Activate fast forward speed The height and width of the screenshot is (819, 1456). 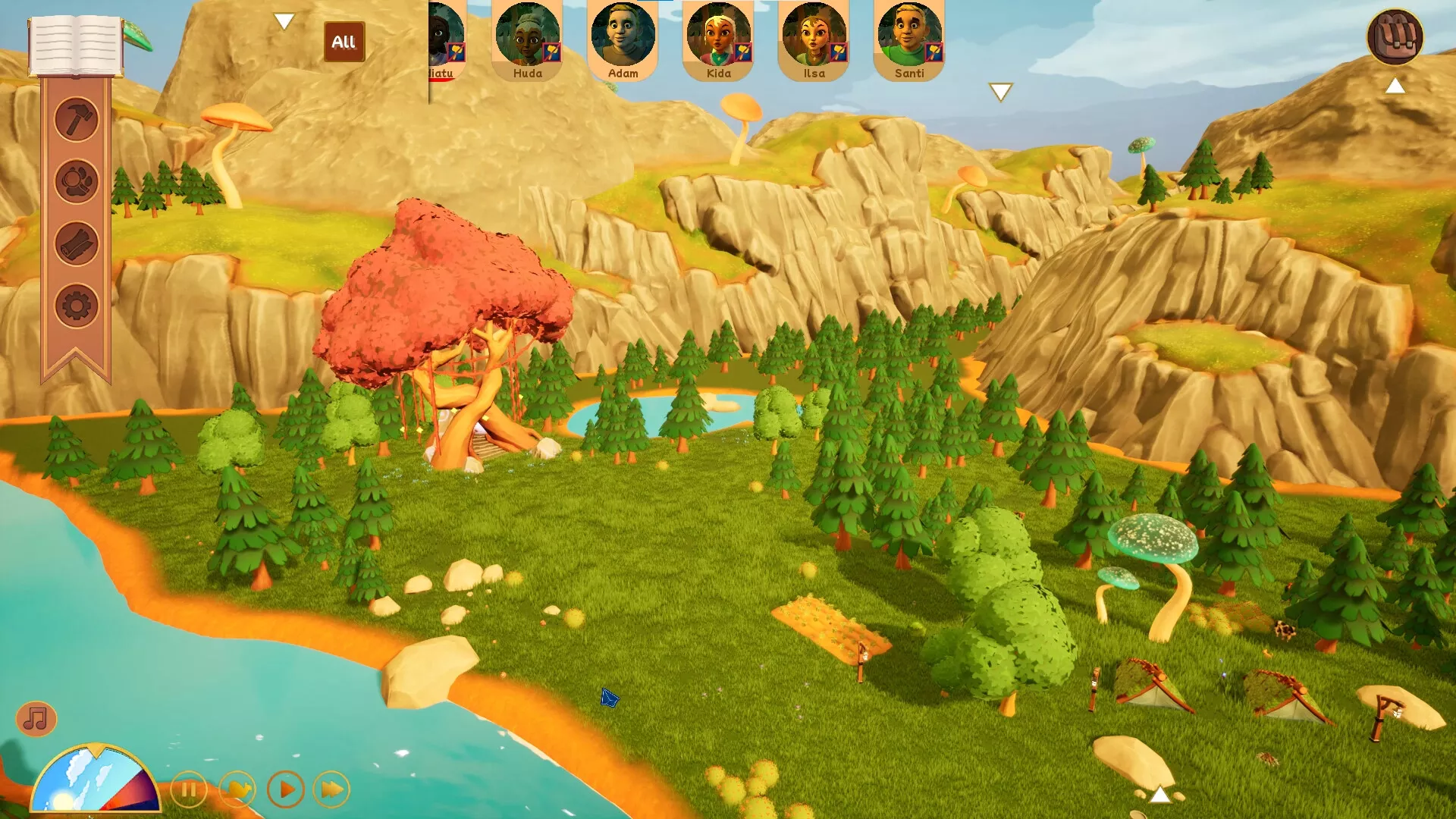(x=332, y=790)
